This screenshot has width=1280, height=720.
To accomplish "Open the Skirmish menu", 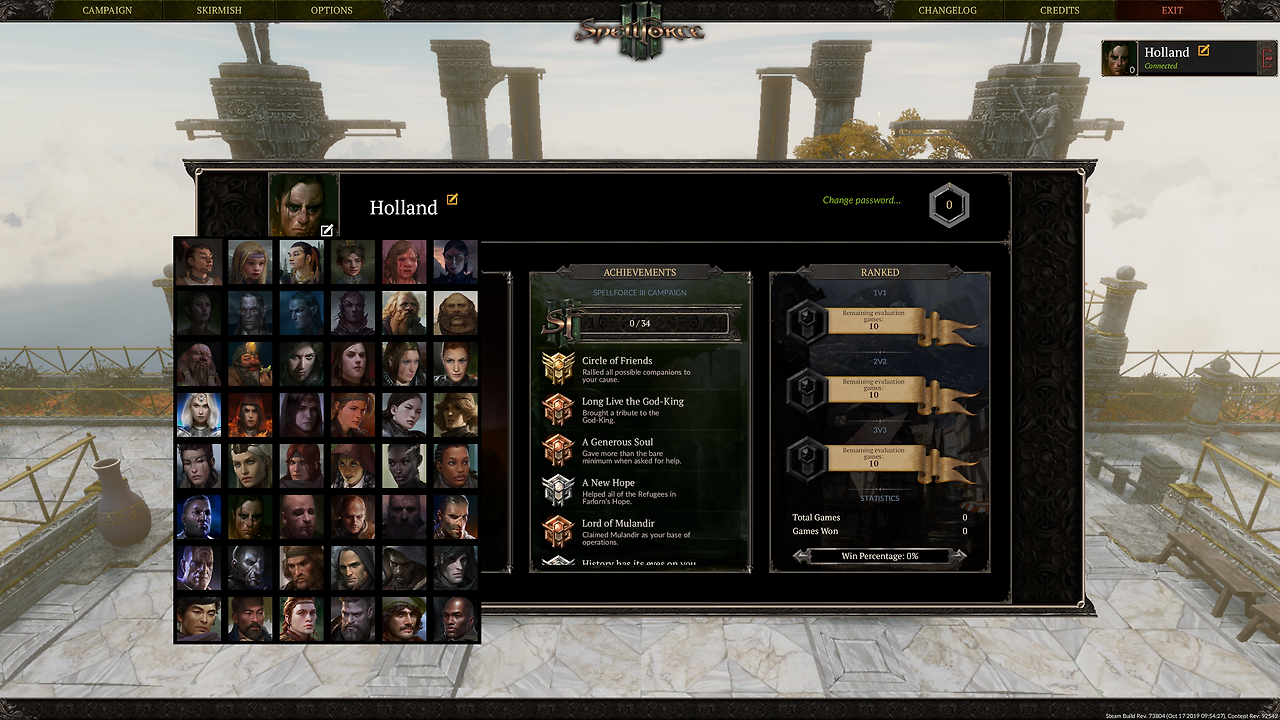I will 218,10.
